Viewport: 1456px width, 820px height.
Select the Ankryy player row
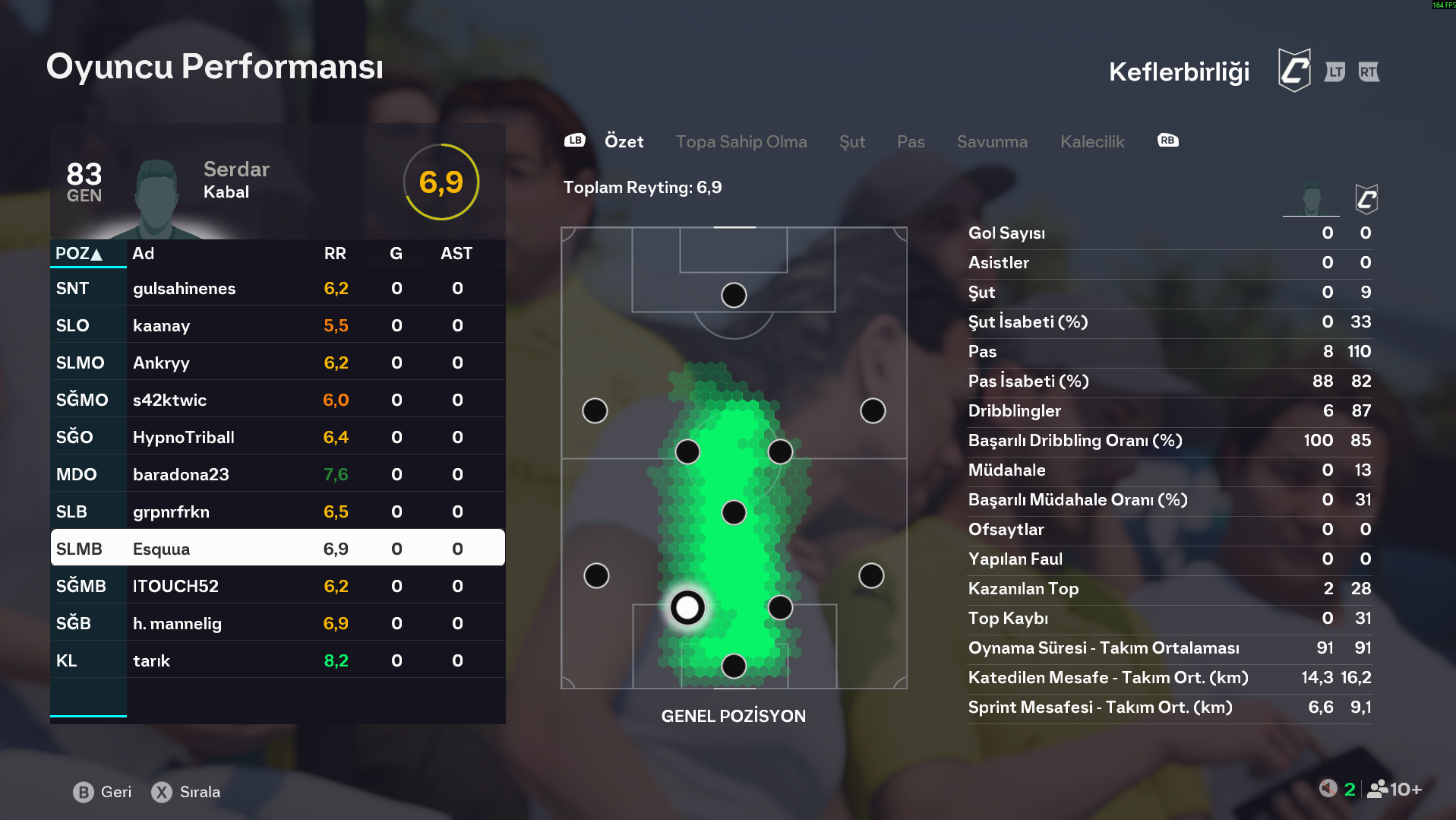[277, 363]
